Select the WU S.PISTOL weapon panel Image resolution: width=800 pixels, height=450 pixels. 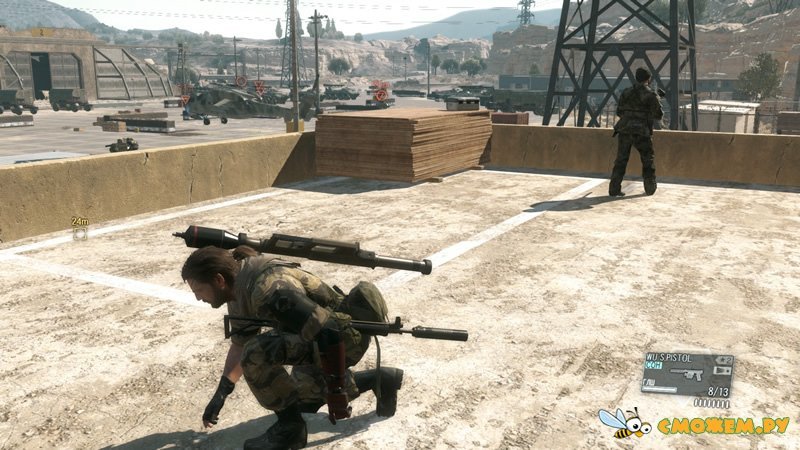[x=686, y=373]
